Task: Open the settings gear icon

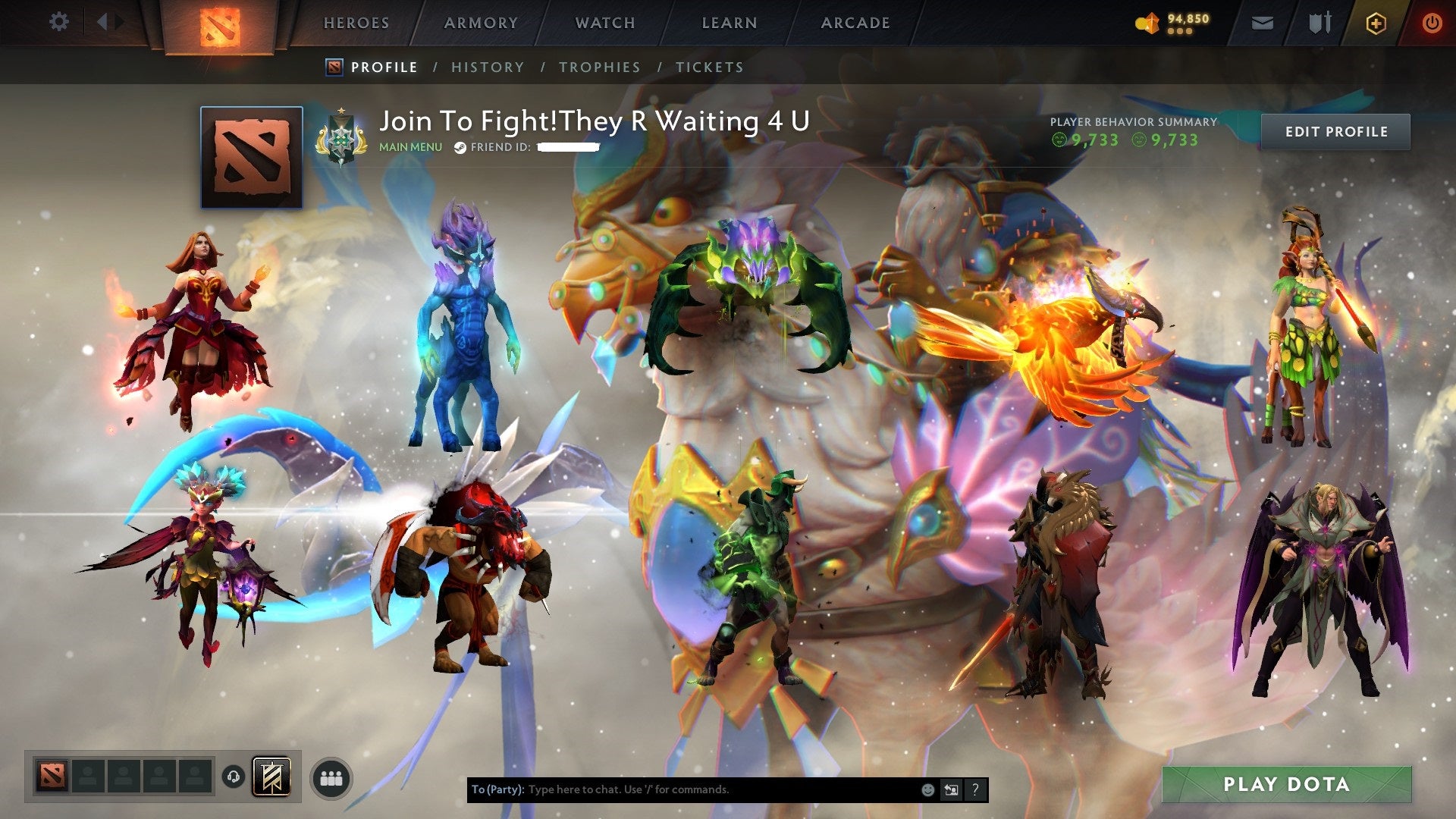Action: pos(59,22)
